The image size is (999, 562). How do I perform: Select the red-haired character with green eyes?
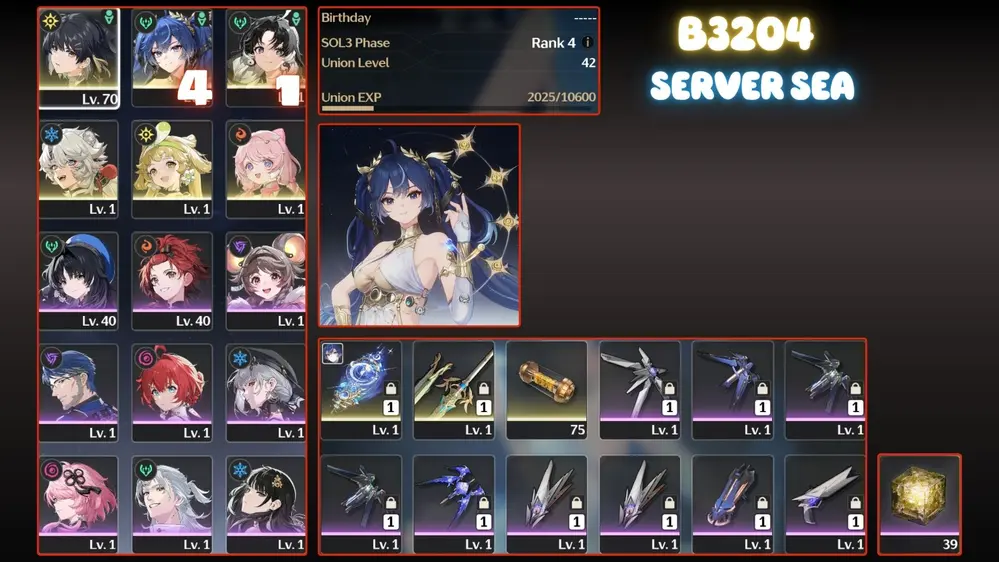click(172, 393)
